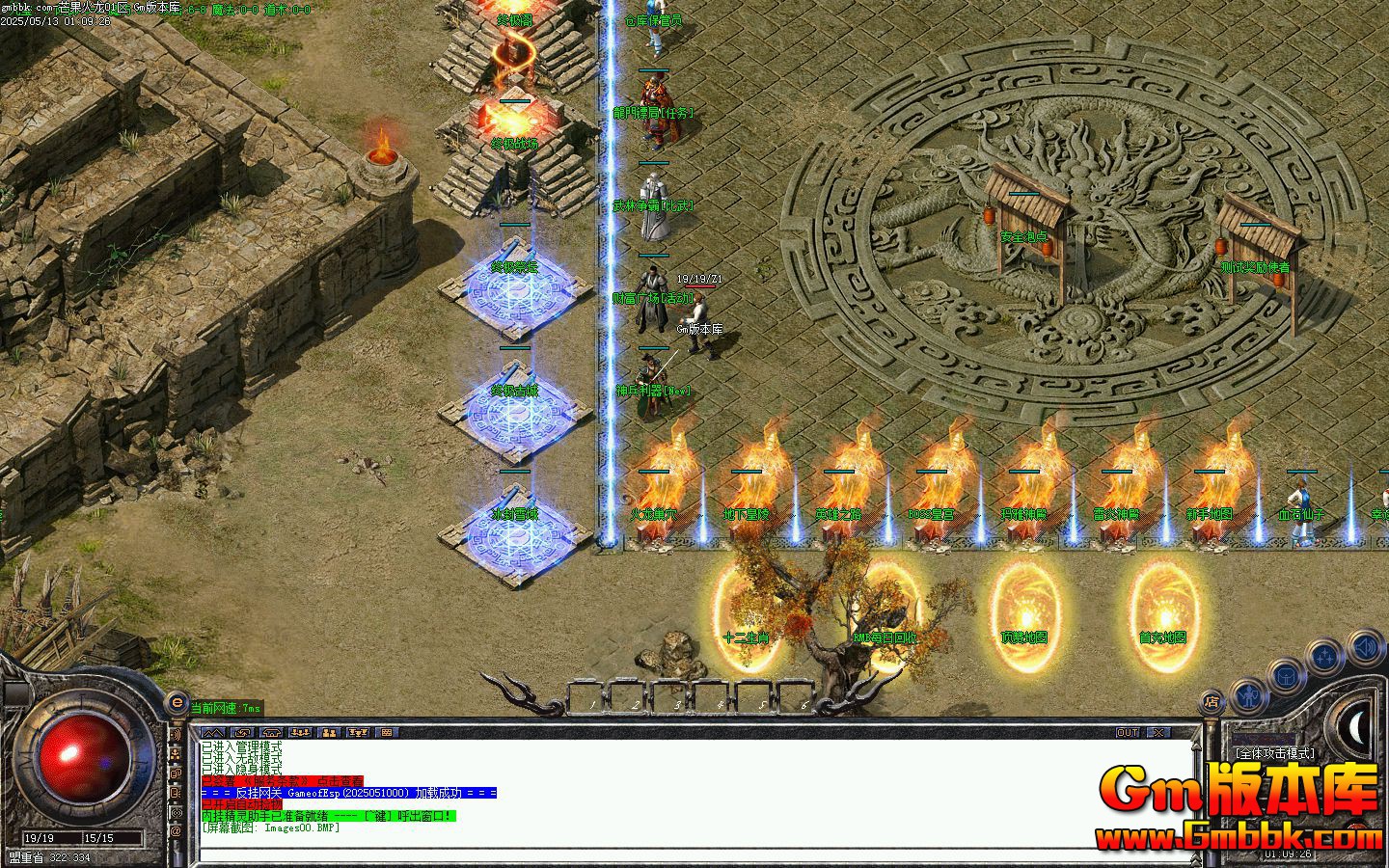
Task: Click the keyboard grid button above chat
Action: [386, 733]
